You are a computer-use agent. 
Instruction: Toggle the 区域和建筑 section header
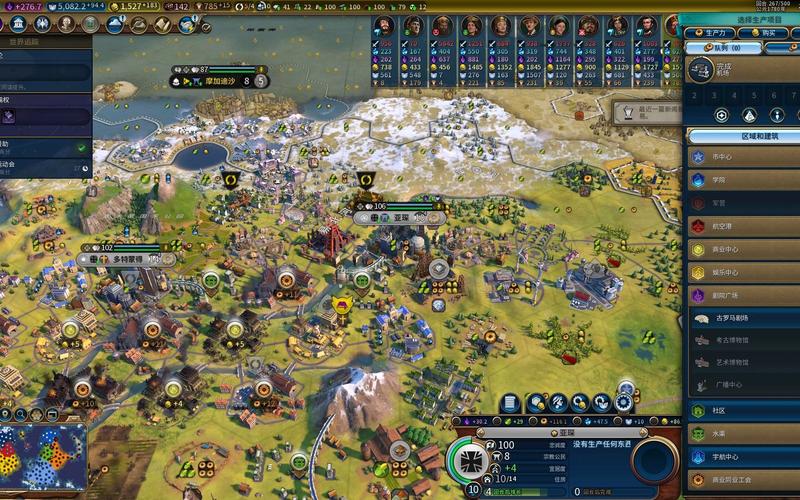click(742, 135)
